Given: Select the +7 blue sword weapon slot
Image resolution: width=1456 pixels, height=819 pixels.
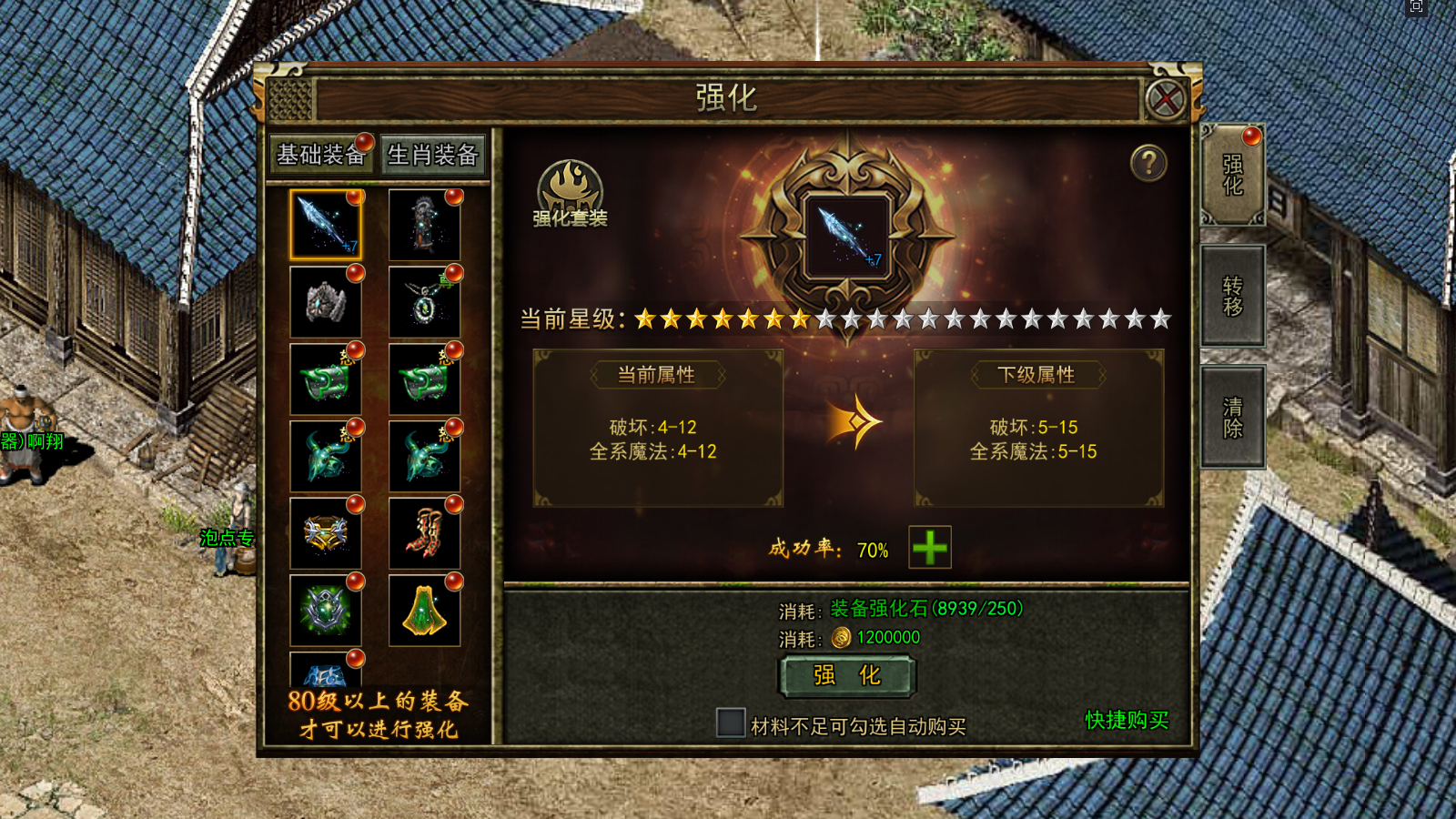Looking at the screenshot, I should click(x=326, y=224).
